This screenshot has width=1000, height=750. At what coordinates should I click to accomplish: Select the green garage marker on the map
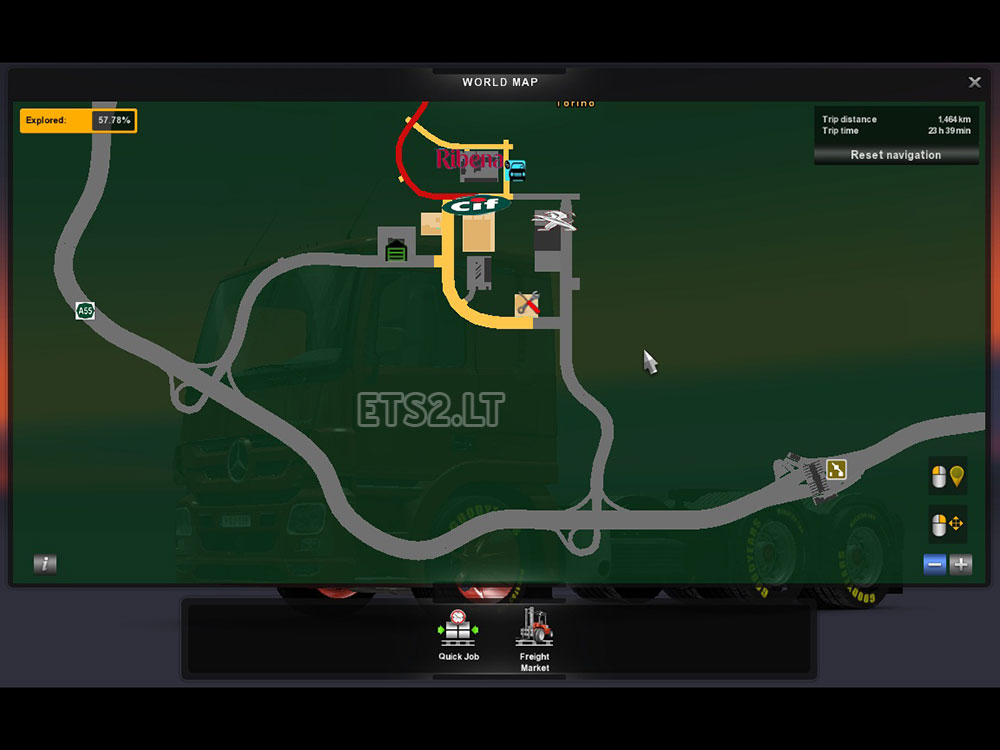tap(397, 250)
